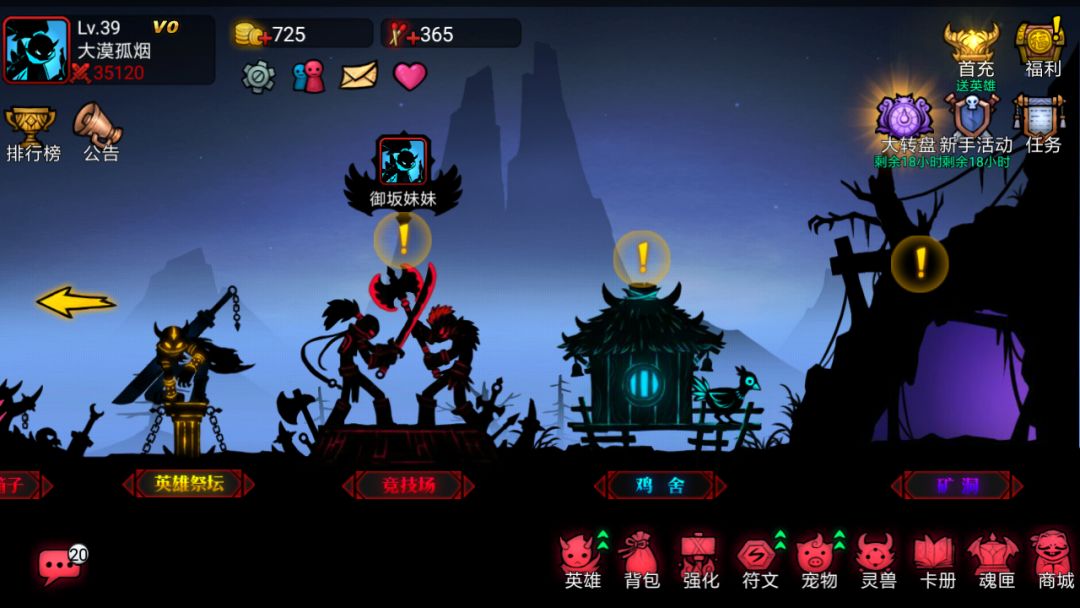Screen dimensions: 1080x608
Task: Open 新手活动 newbie event
Action: click(973, 120)
